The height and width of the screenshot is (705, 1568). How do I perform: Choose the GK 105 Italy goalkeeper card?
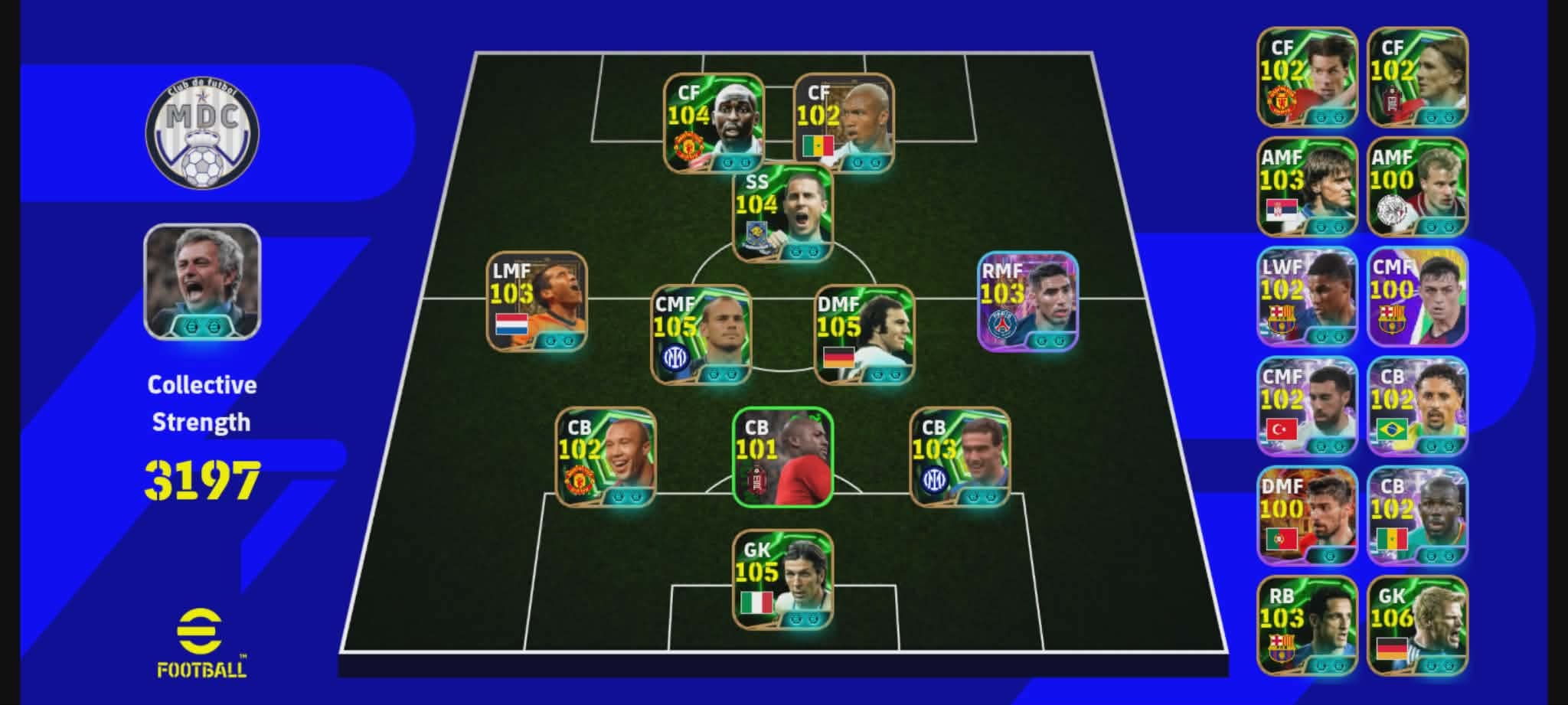782,579
